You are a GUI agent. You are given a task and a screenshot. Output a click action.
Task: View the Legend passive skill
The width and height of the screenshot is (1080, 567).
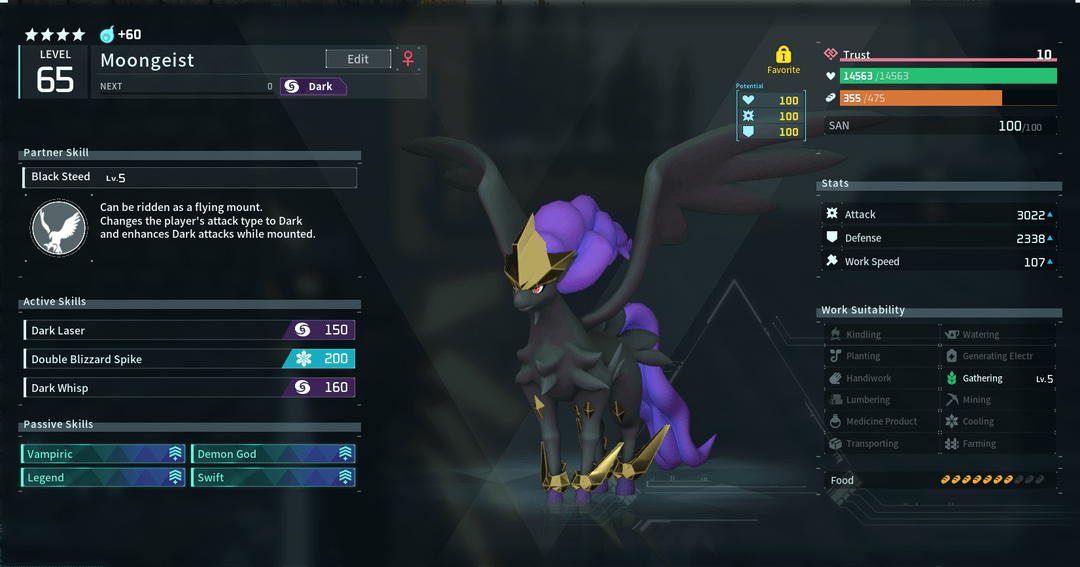[x=104, y=478]
